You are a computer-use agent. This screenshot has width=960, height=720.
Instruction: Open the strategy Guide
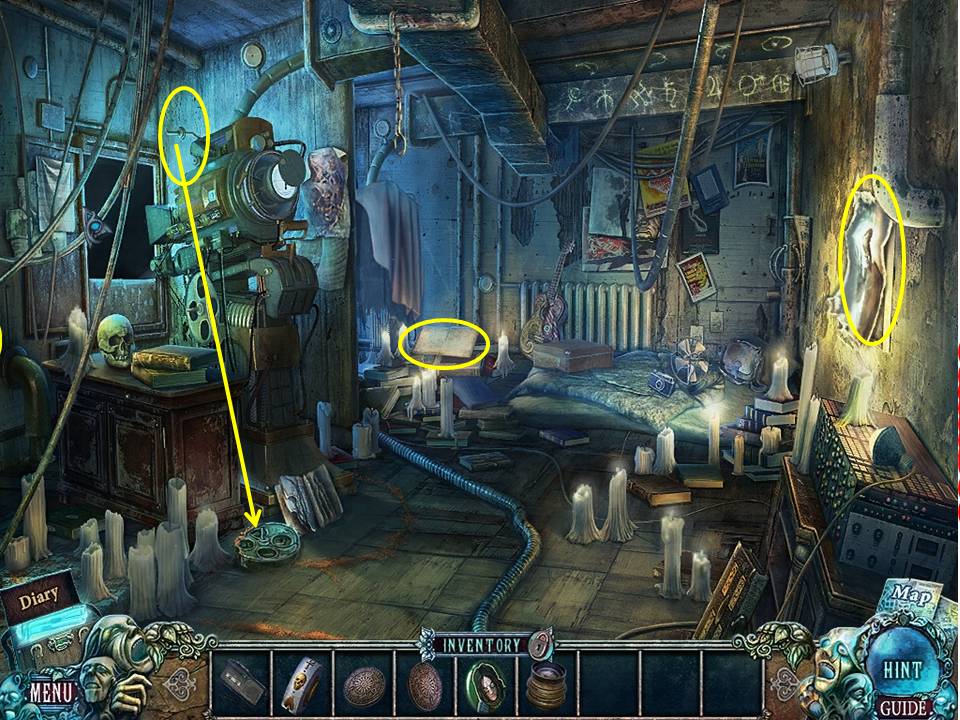pyautogui.click(x=902, y=709)
